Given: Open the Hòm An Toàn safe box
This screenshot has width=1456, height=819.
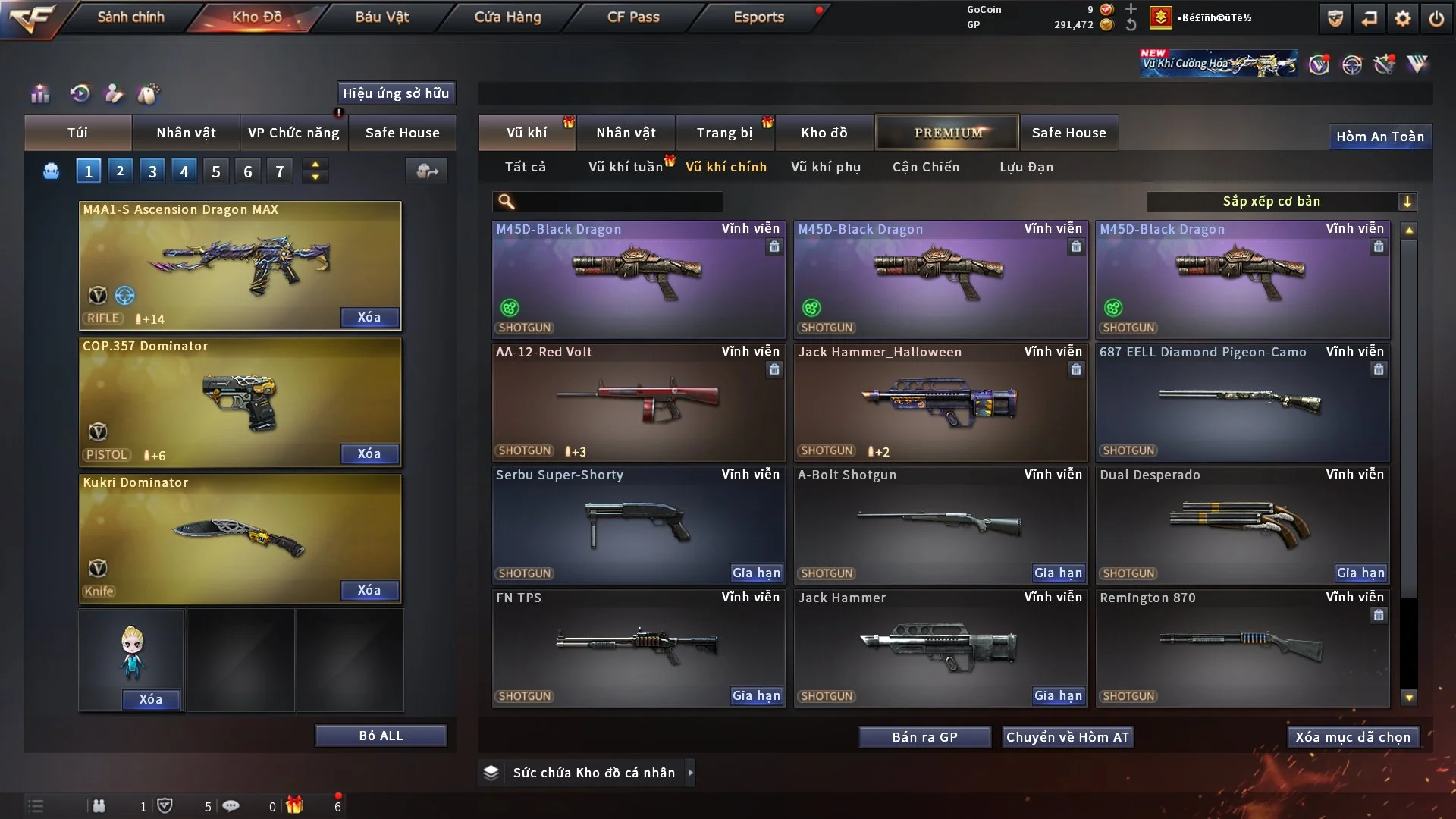Looking at the screenshot, I should coord(1379,136).
